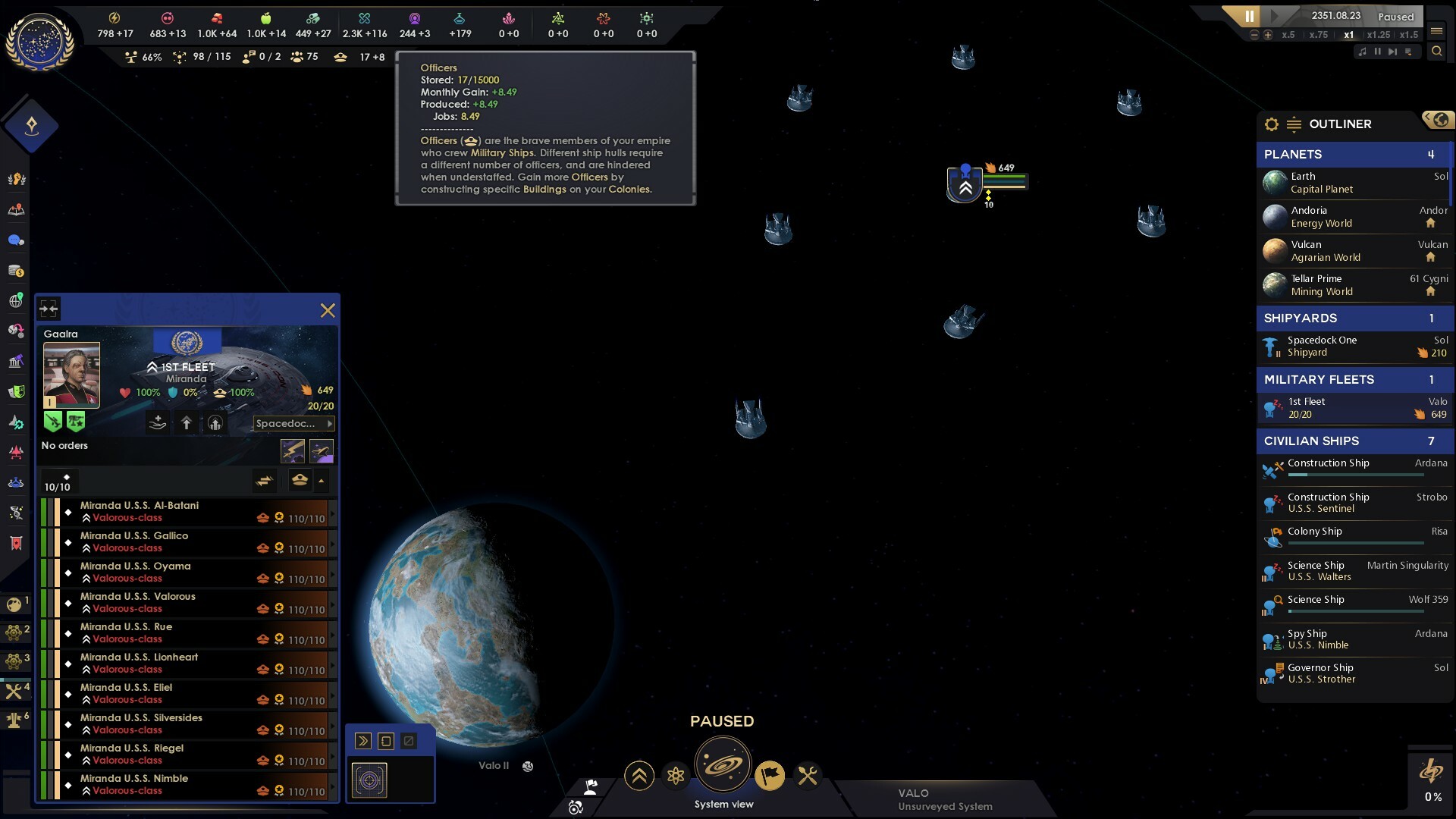The width and height of the screenshot is (1456, 819).
Task: Select the research atom icon near System view
Action: pyautogui.click(x=676, y=776)
